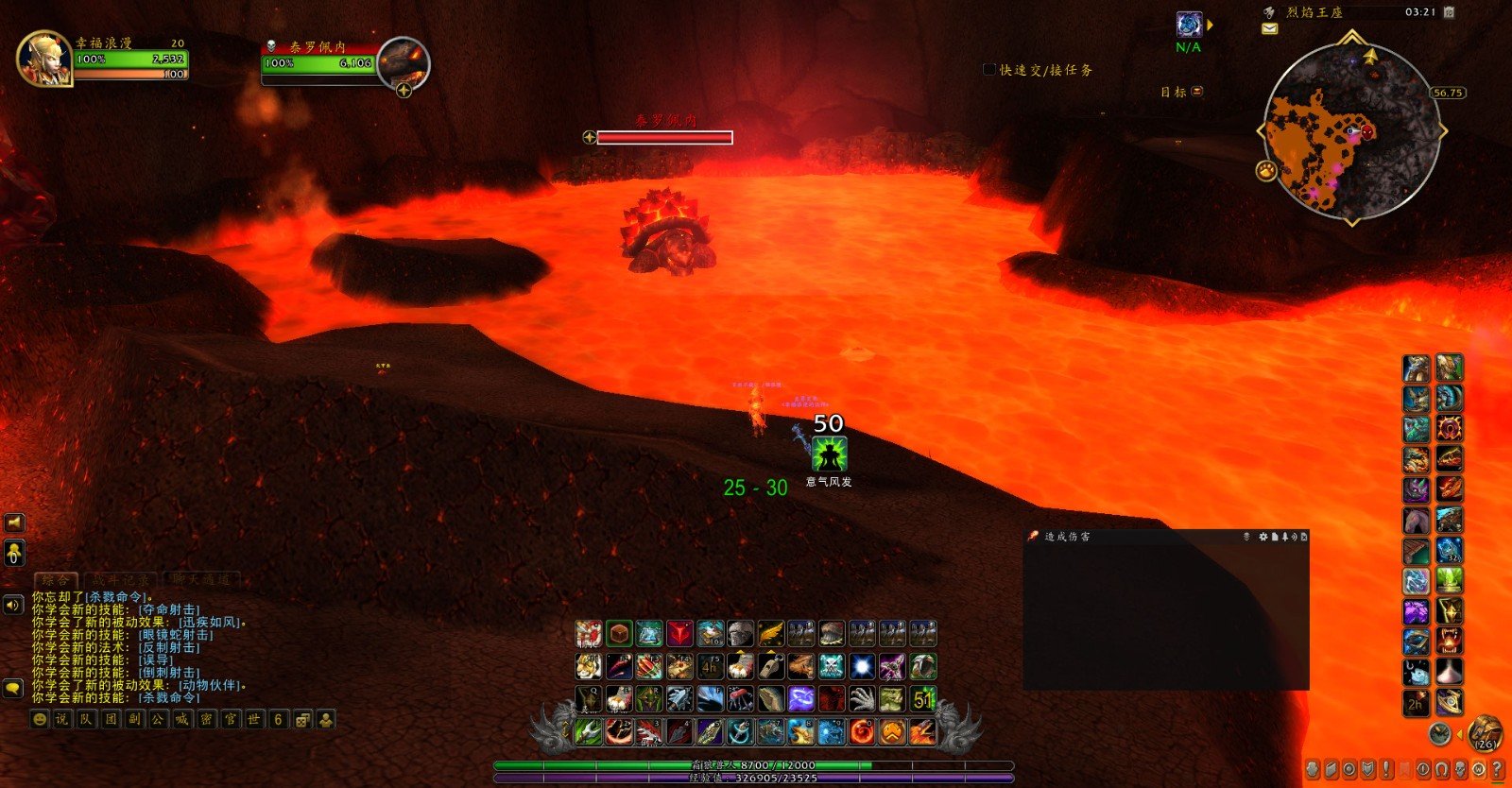This screenshot has width=1512, height=788.
Task: Open the paw print tracking button
Action: click(x=1265, y=170)
